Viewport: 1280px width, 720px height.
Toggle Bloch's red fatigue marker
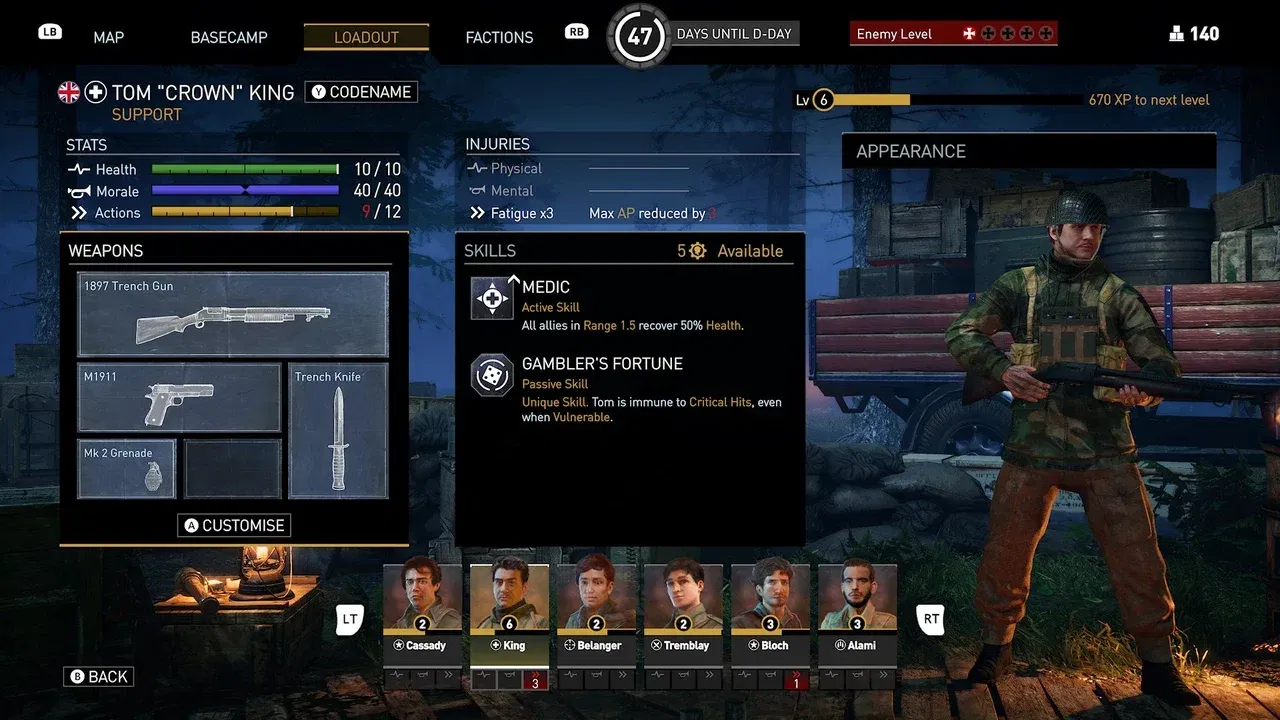coord(796,681)
